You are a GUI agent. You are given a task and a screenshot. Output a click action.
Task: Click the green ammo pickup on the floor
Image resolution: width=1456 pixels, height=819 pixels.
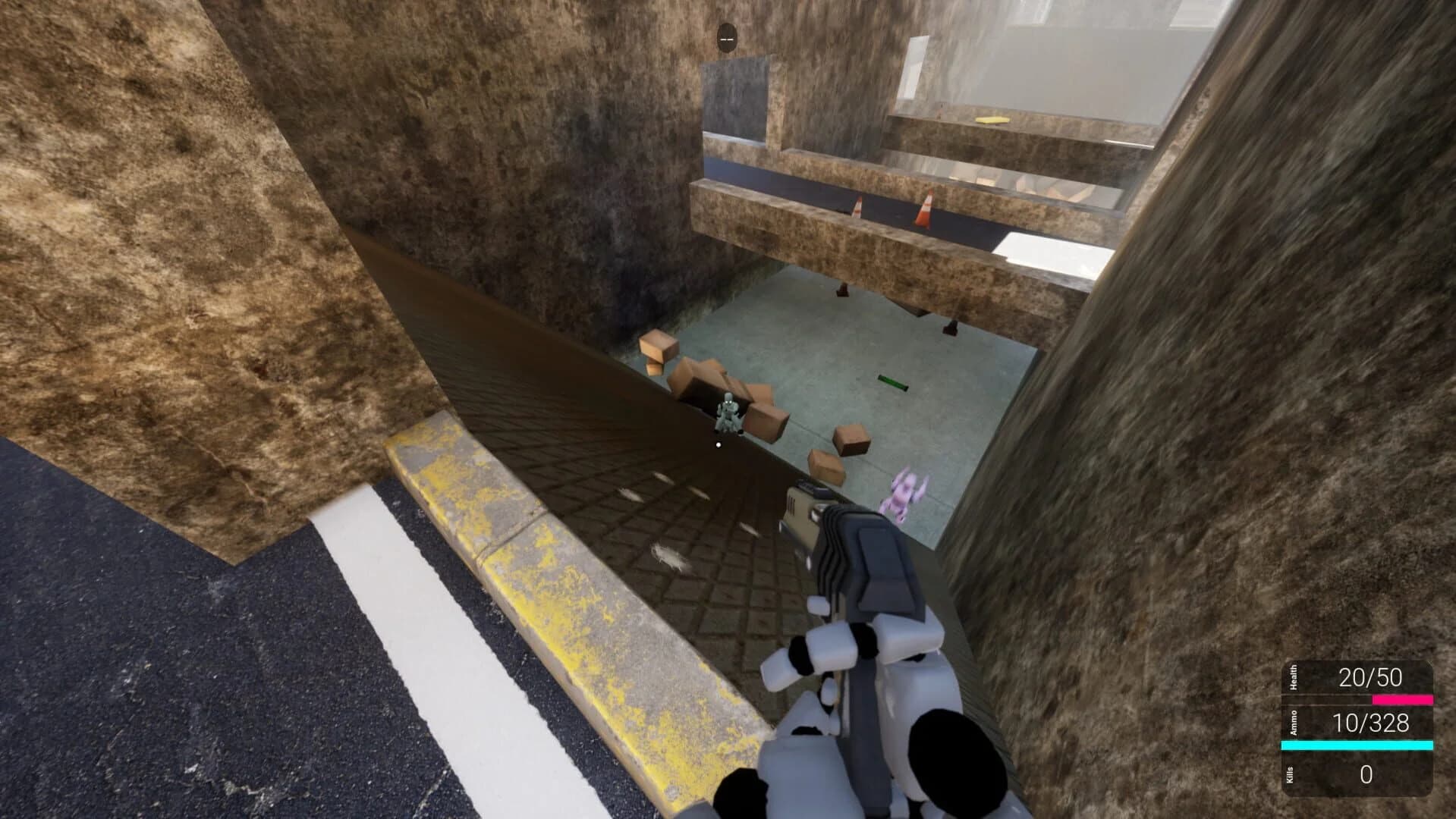[x=892, y=382]
